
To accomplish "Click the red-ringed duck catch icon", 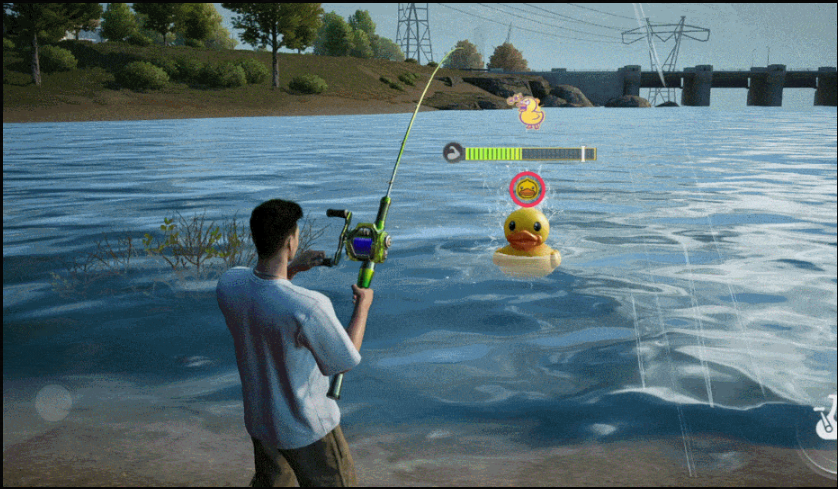I will [527, 188].
